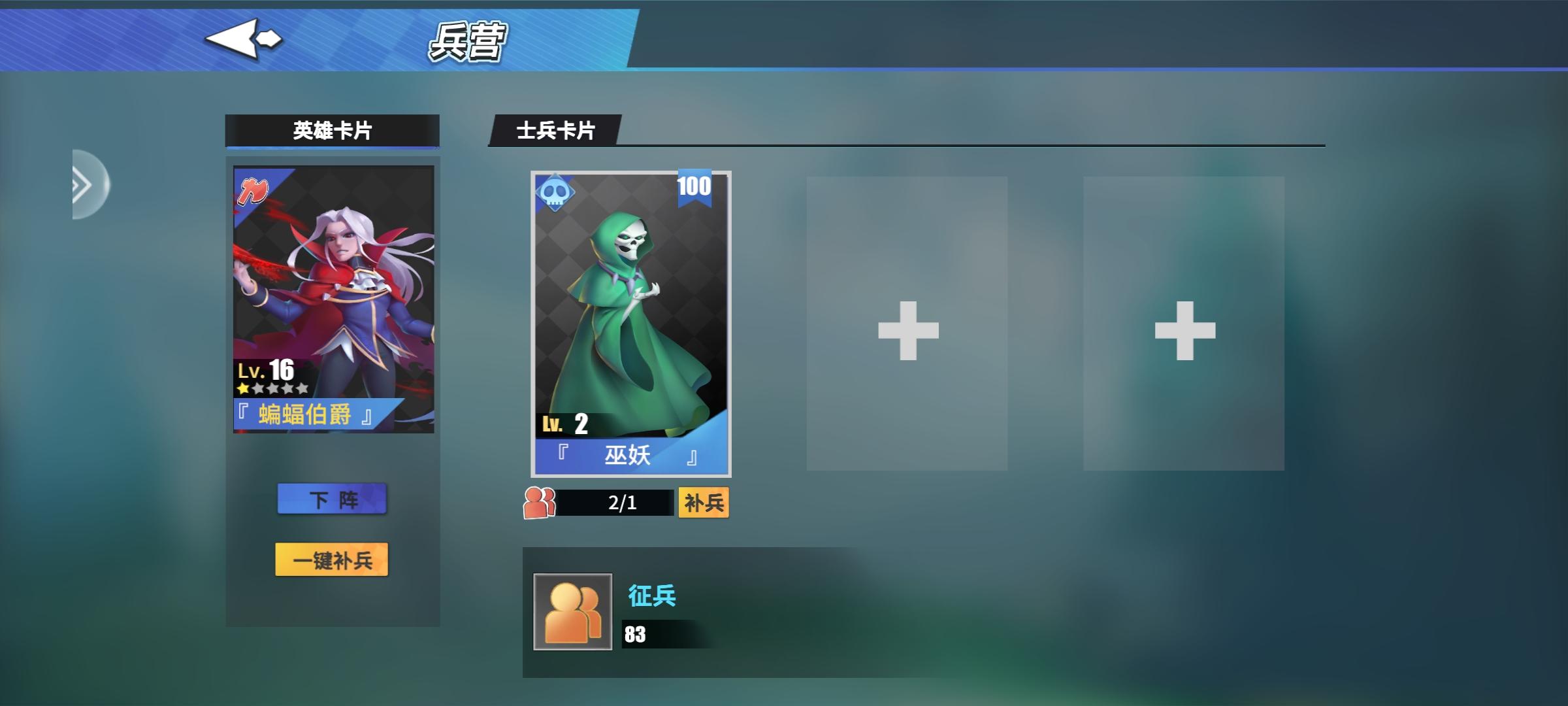The image size is (1568, 706).
Task: Tap the 蝙蝠伯爵 hero portrait
Action: [333, 288]
